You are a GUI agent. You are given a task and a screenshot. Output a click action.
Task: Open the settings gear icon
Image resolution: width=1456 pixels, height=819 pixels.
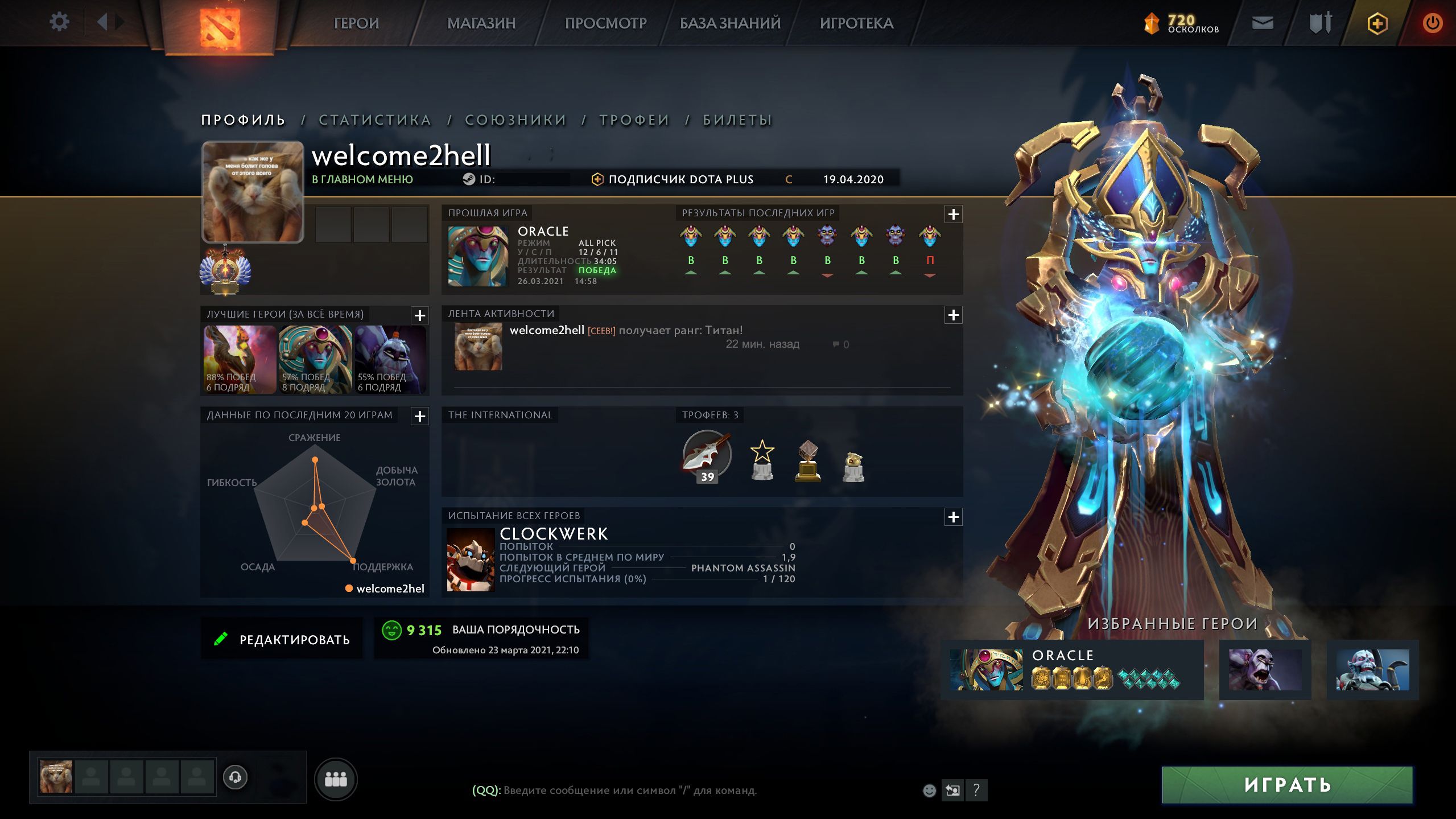pos(59,23)
